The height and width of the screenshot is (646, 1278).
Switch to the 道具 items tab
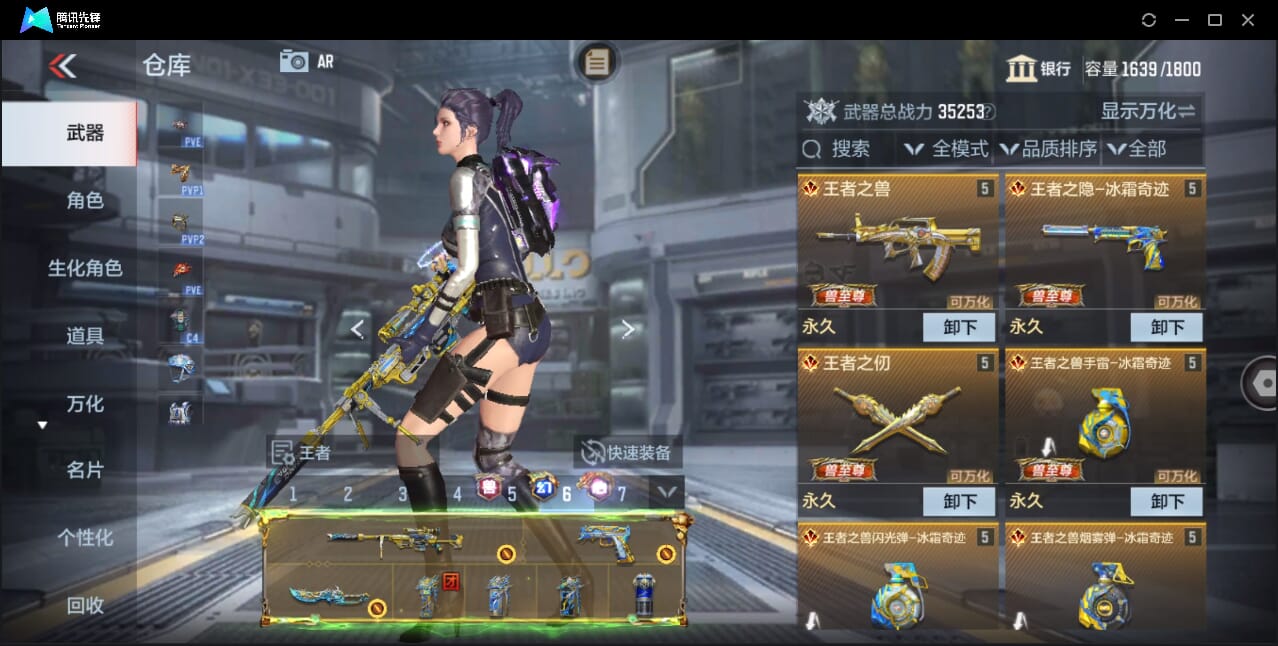[x=85, y=336]
